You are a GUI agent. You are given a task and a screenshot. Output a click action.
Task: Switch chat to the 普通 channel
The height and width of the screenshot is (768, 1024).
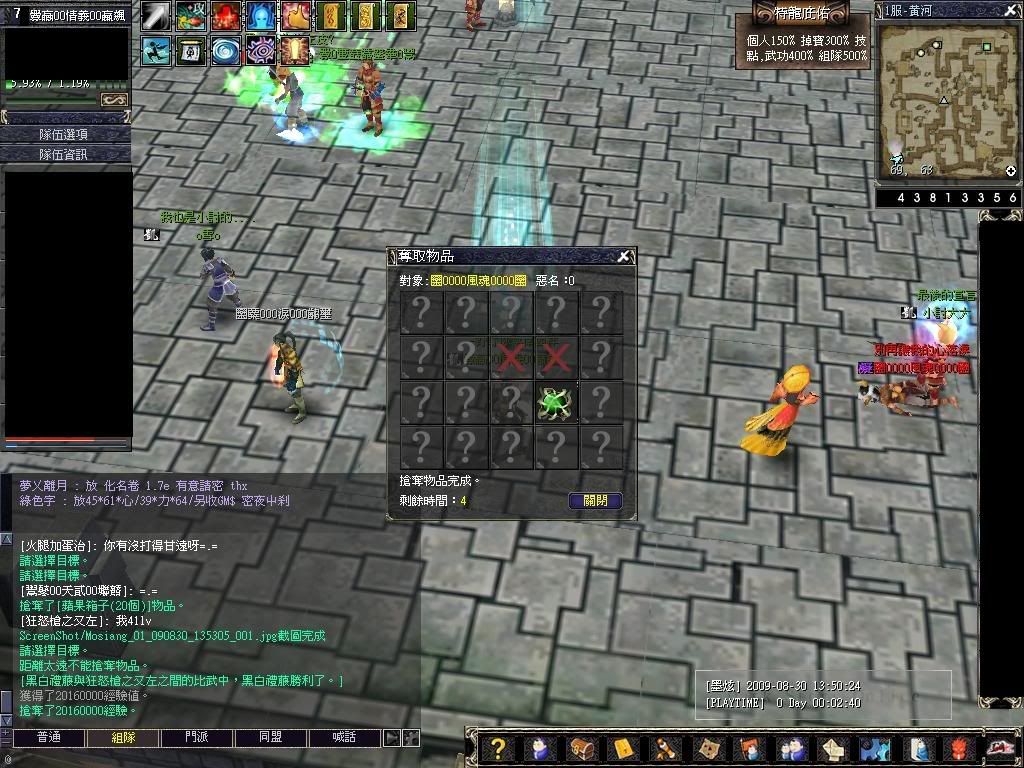[48, 738]
